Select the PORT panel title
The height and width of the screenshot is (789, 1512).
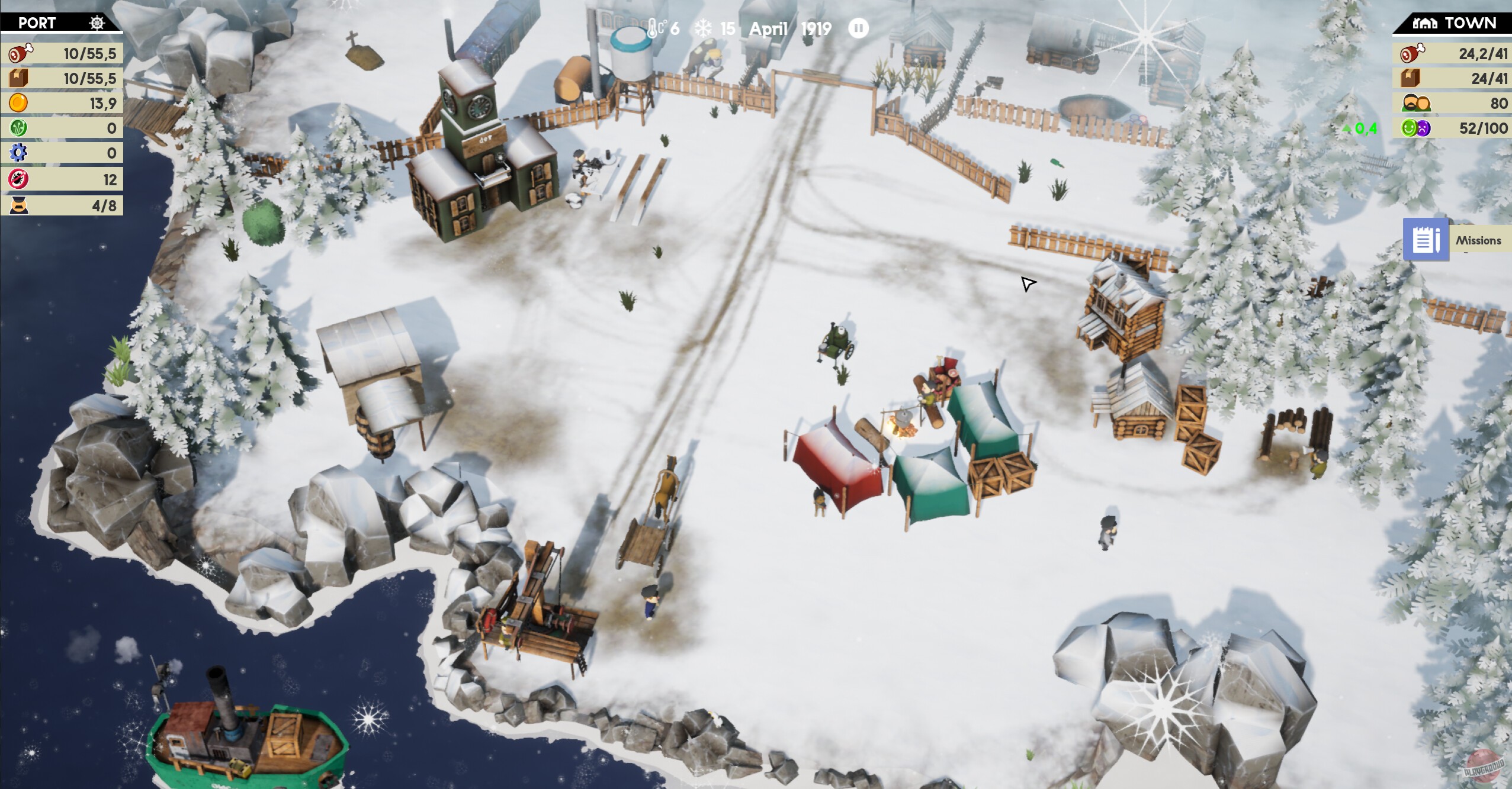pos(37,23)
